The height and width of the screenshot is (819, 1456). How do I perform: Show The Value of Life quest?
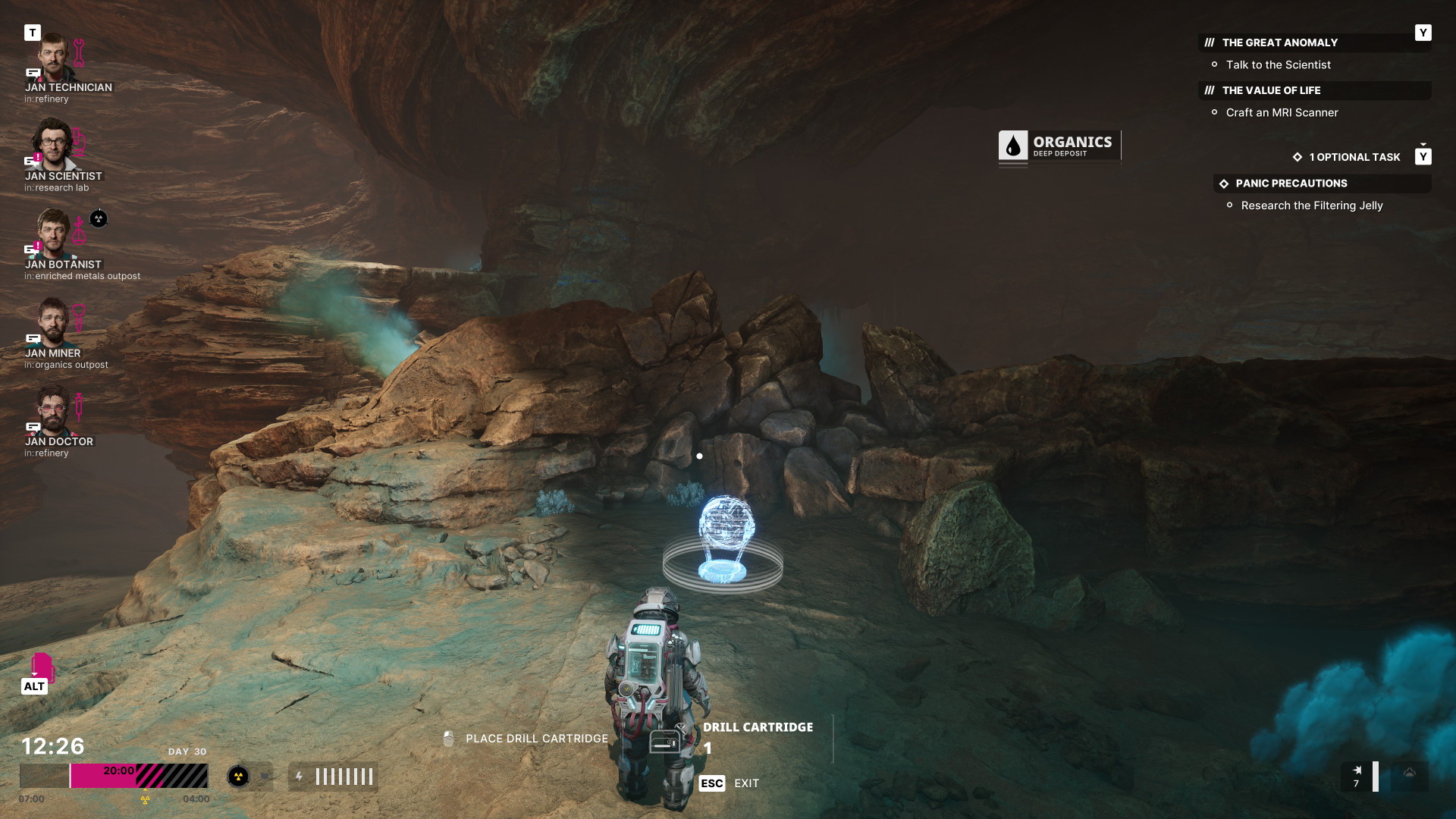[x=1271, y=90]
